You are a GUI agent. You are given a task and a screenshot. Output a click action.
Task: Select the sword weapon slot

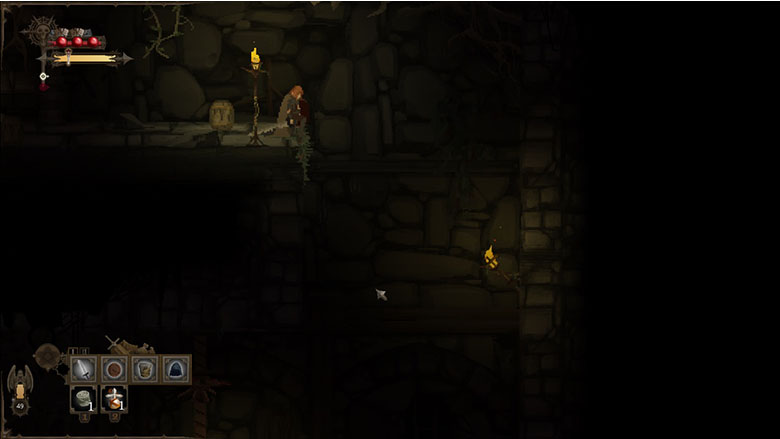[84, 369]
